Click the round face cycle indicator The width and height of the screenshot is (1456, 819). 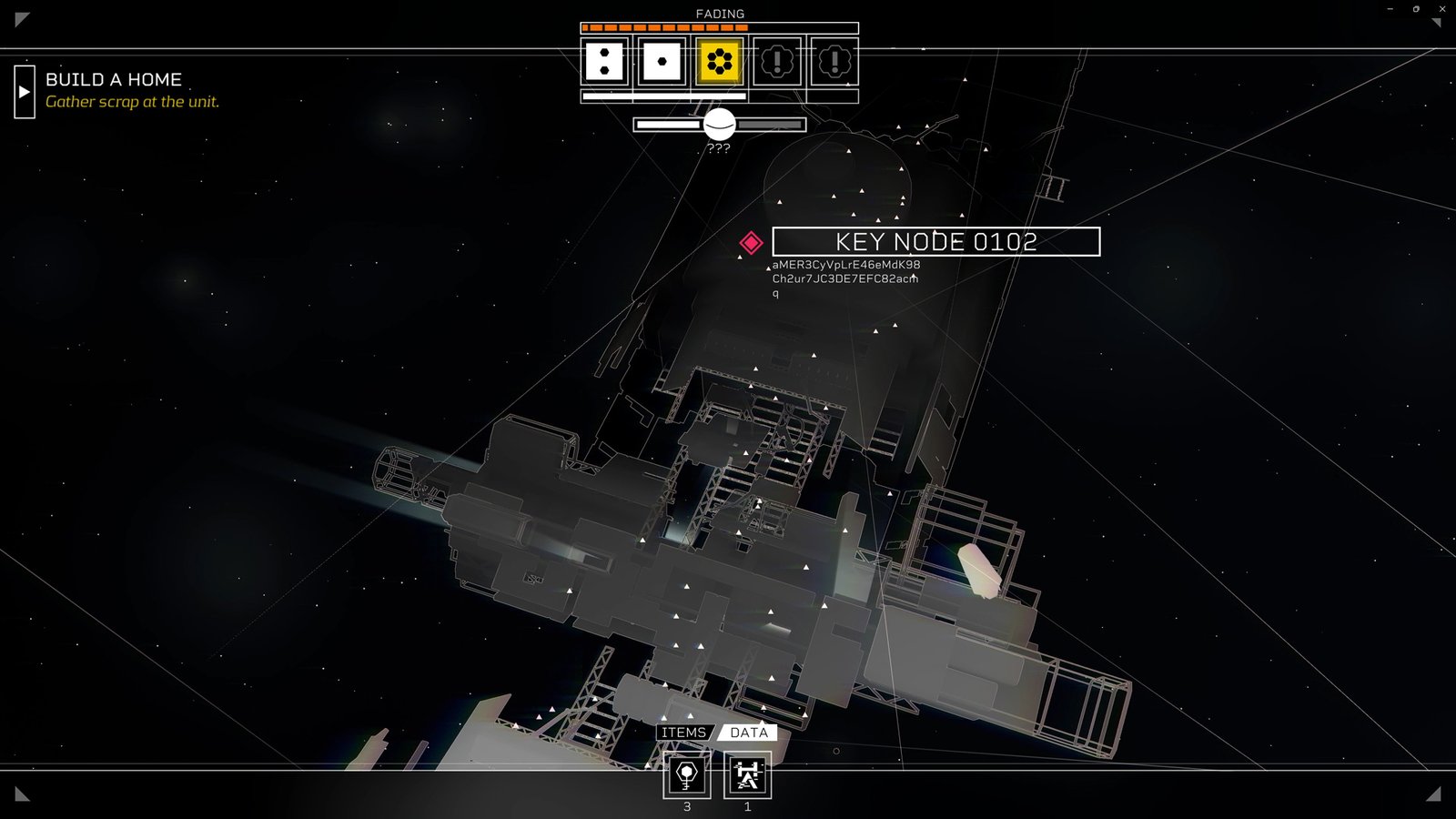coord(719,124)
